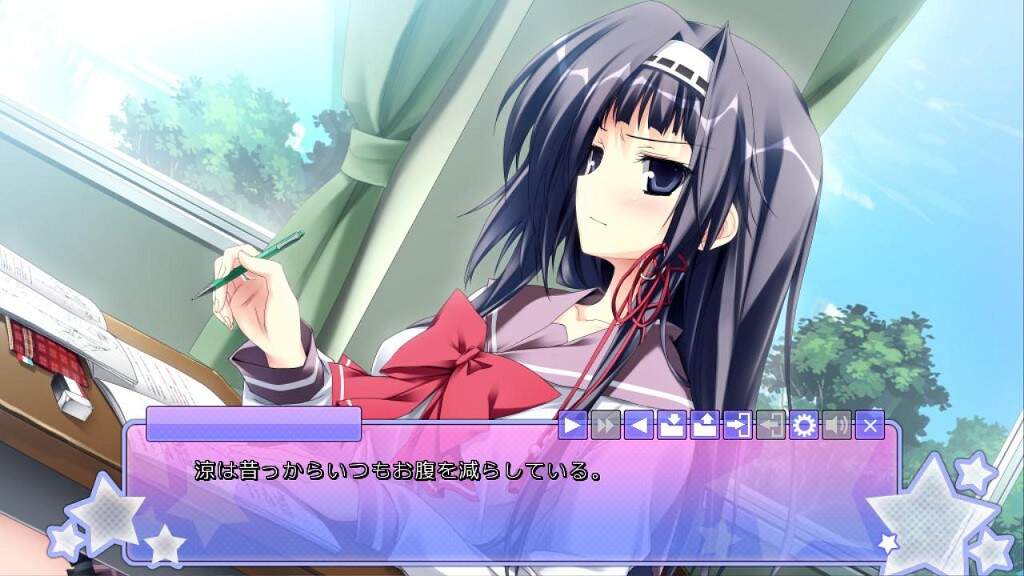
Task: Open the save menu folder icon
Action: (671, 425)
